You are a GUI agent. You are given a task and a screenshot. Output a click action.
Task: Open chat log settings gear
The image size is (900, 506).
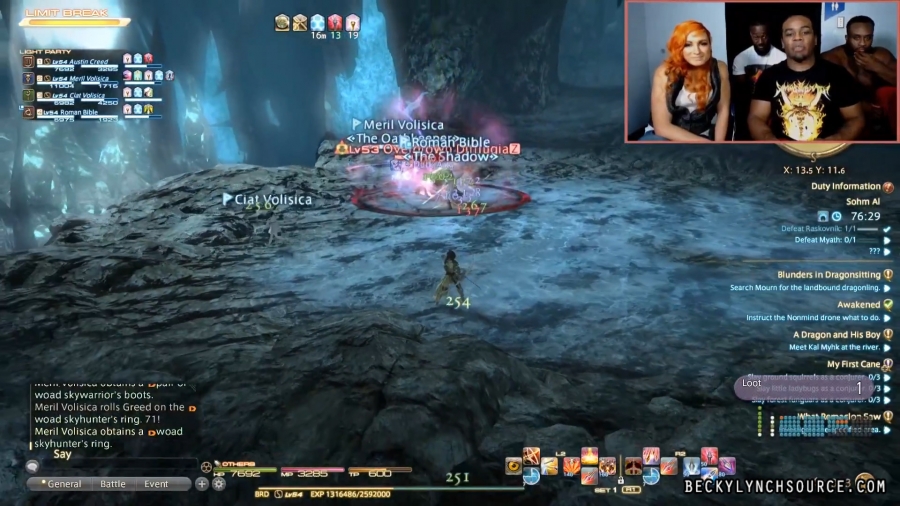point(218,484)
